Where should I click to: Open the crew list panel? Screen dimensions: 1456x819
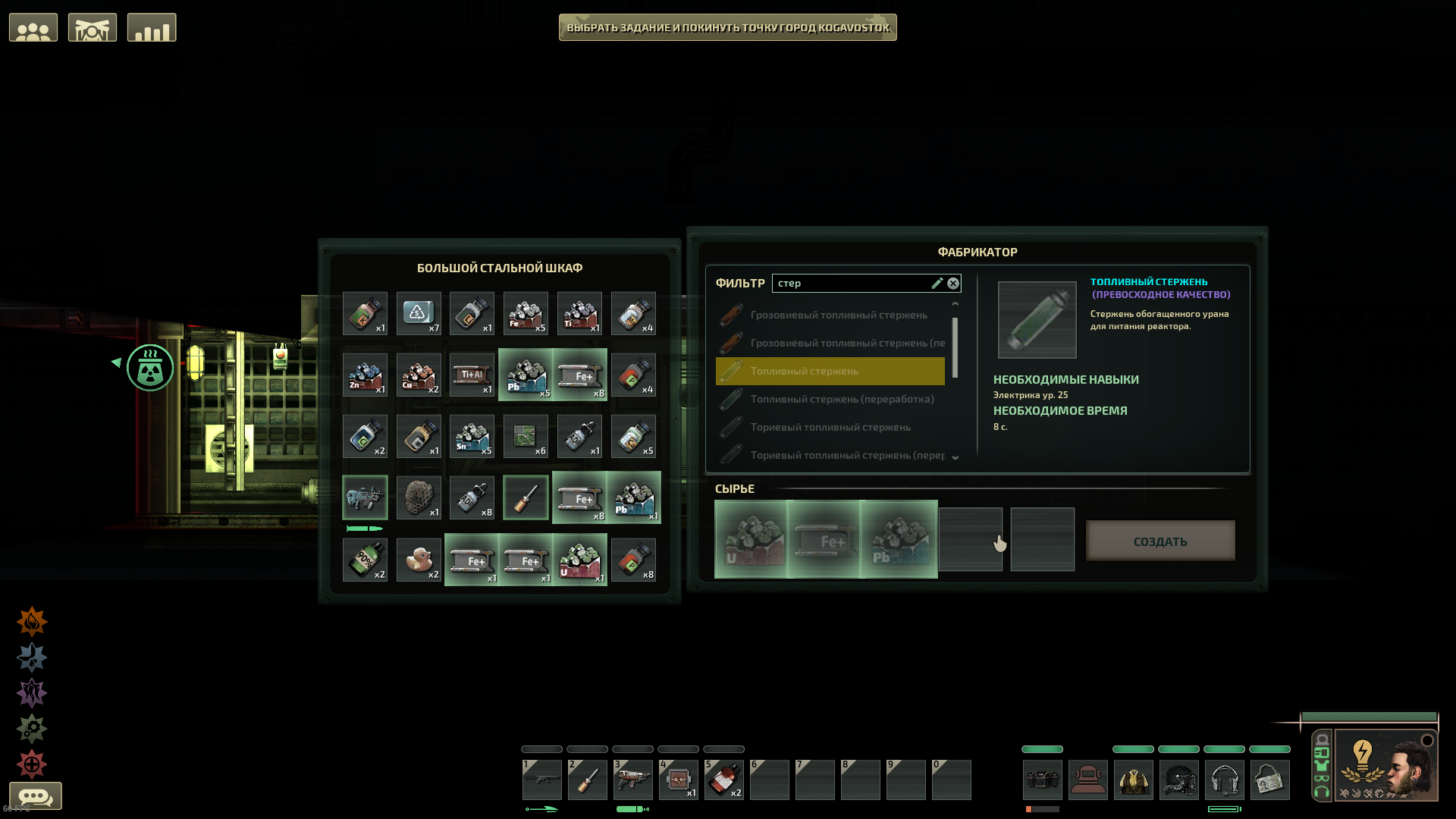coord(33,28)
